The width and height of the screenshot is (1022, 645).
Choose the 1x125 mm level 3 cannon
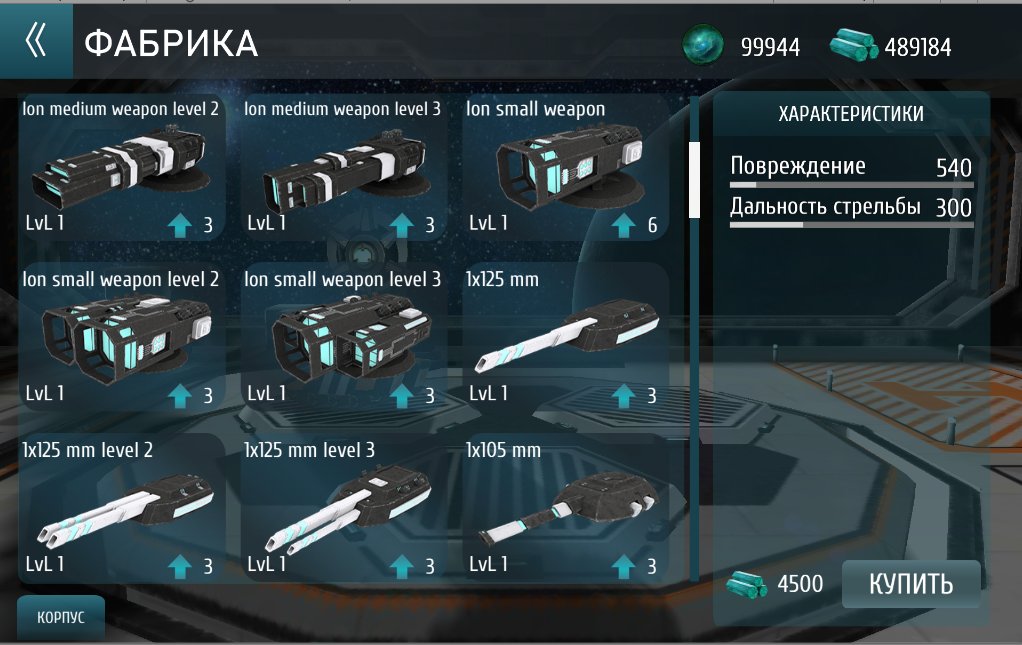pos(342,508)
